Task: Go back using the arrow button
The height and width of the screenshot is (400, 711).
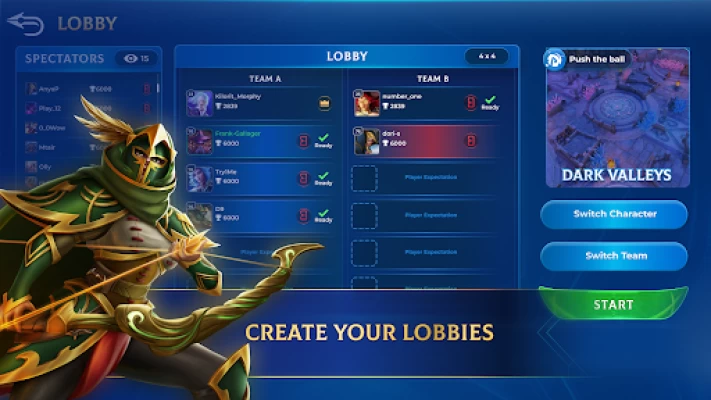Action: (x=26, y=23)
